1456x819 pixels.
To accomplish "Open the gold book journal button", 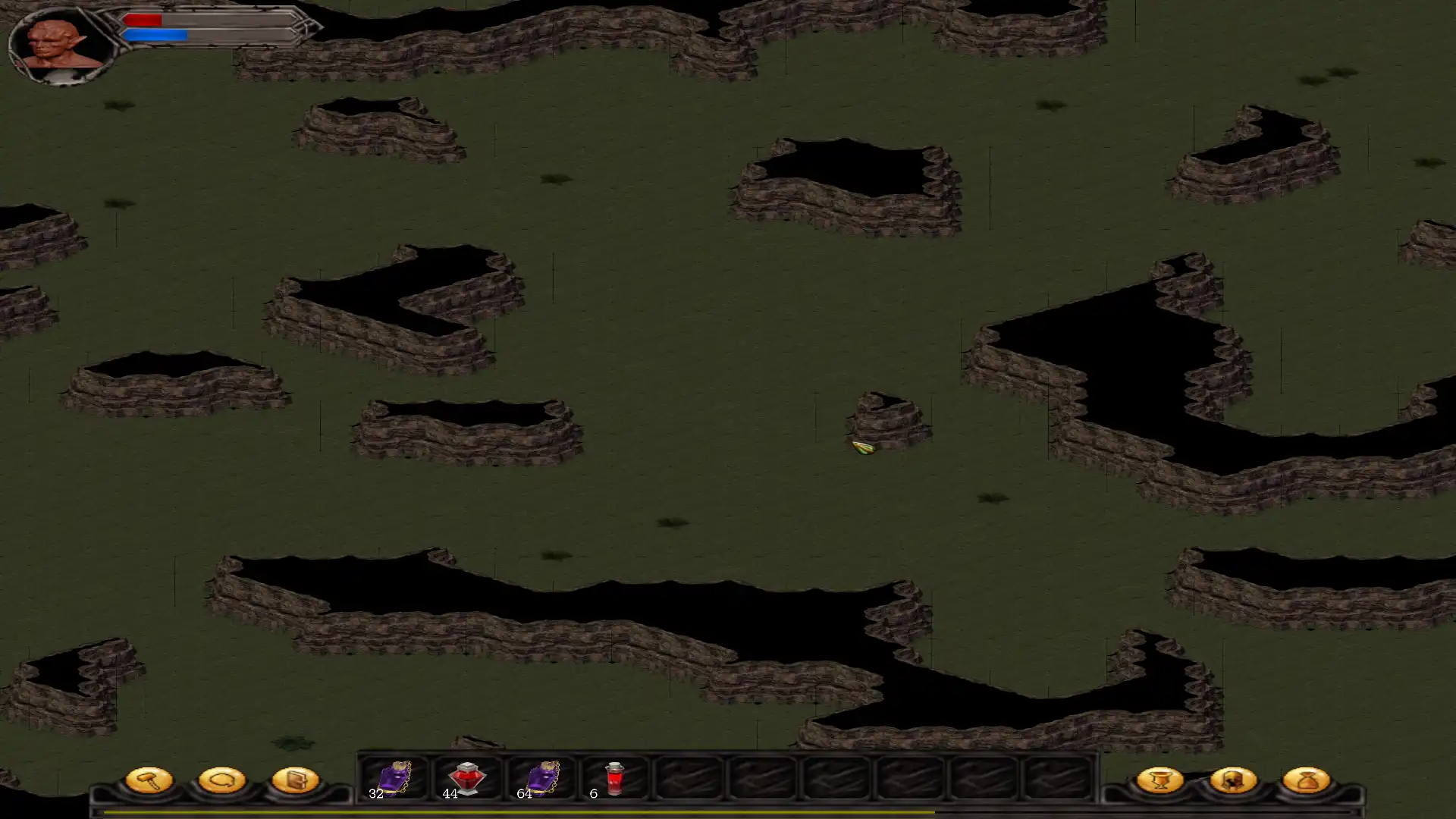I will (295, 780).
